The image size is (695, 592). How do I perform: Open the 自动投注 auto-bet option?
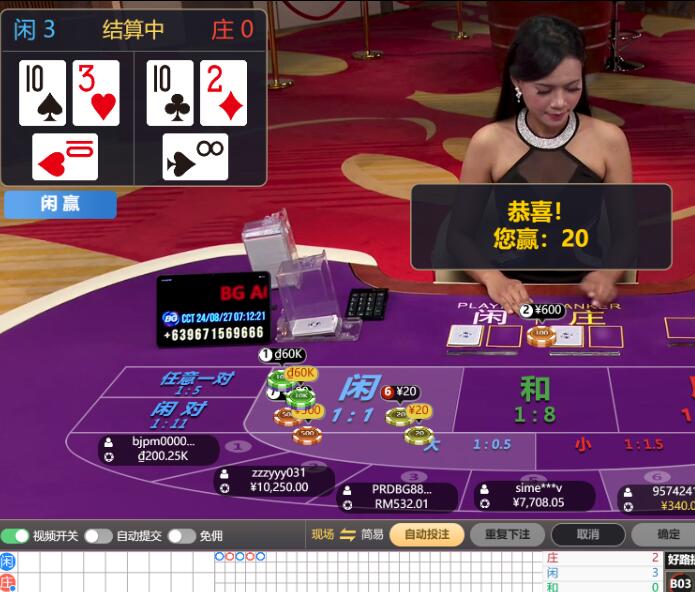pos(426,534)
